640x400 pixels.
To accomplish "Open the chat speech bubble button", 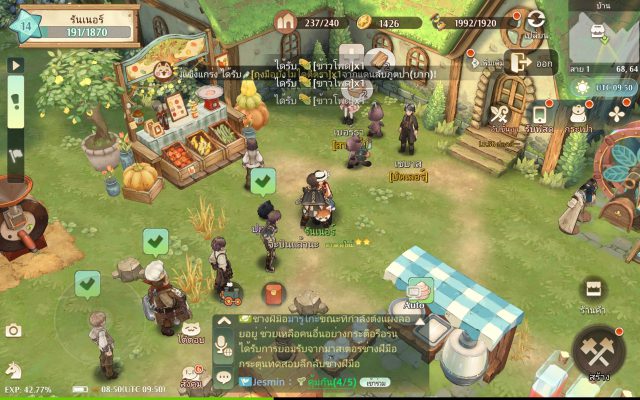I will [224, 377].
